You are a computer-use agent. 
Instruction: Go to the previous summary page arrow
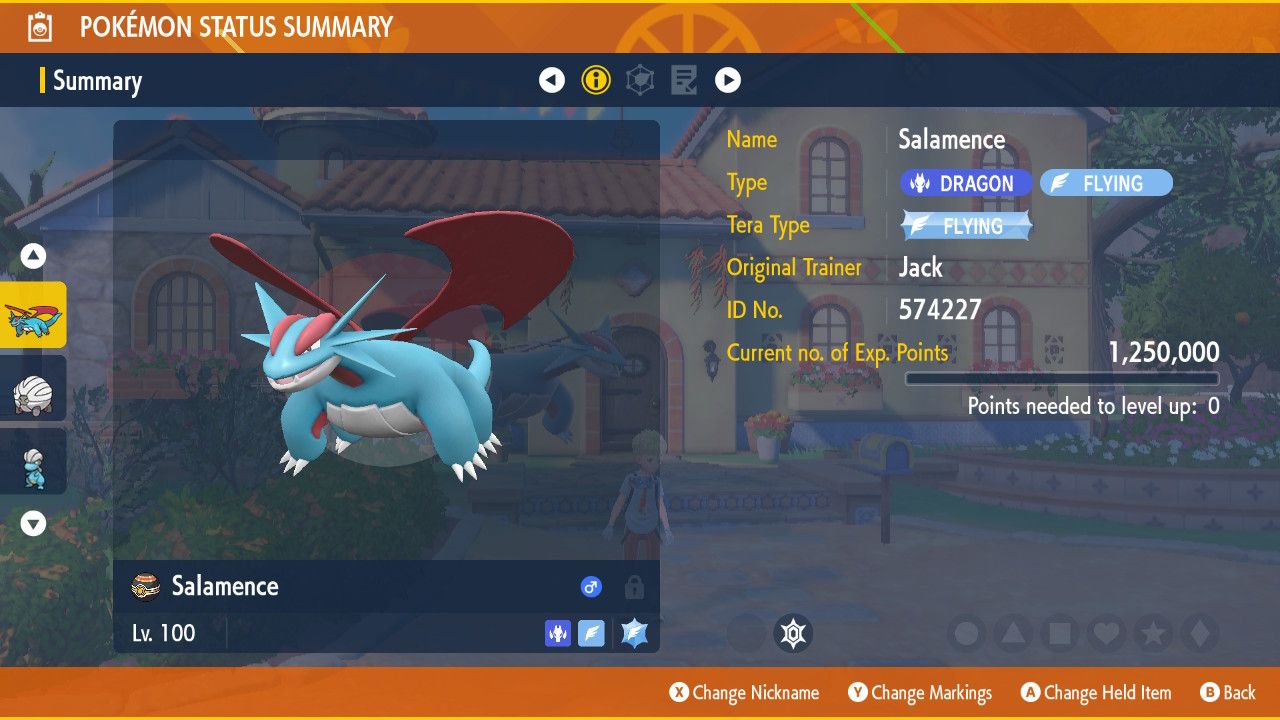pyautogui.click(x=552, y=80)
